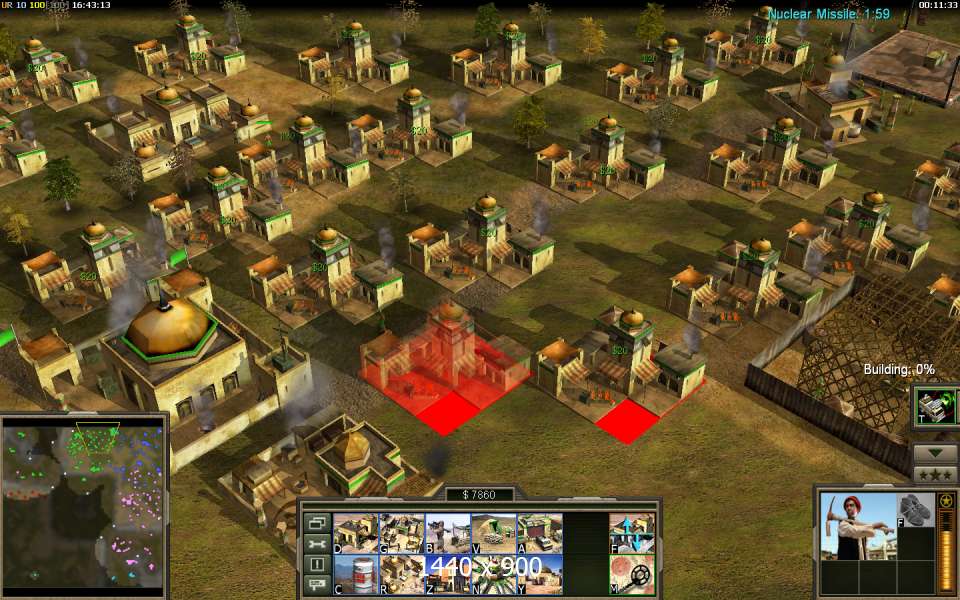Choose the striped barrel icon marked C
This screenshot has width=960, height=600.
tap(355, 574)
